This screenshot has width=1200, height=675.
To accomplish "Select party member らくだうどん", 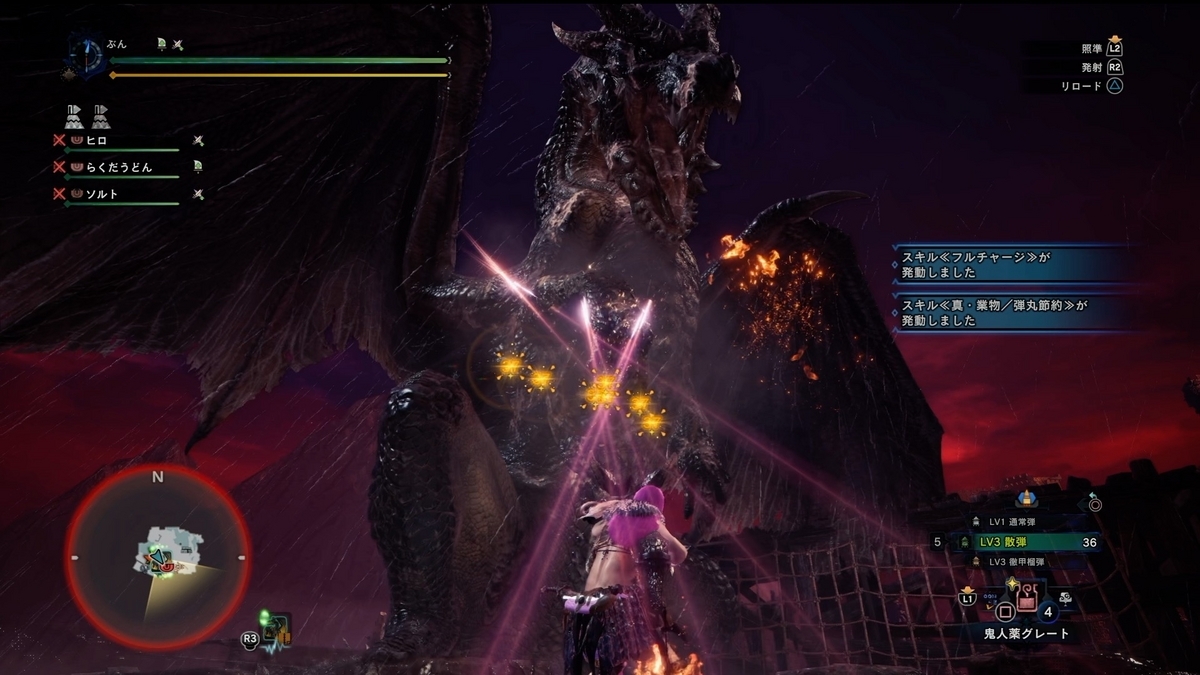I will tap(119, 167).
